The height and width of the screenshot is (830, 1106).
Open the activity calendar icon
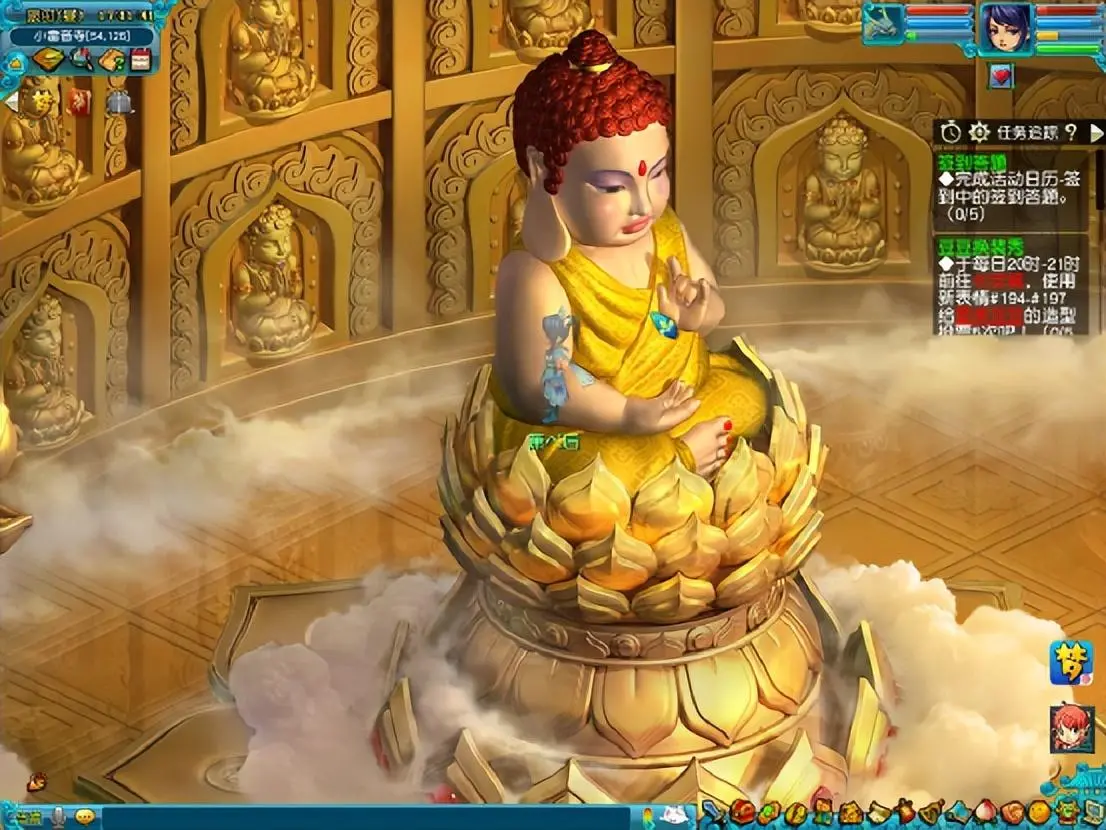click(x=140, y=60)
